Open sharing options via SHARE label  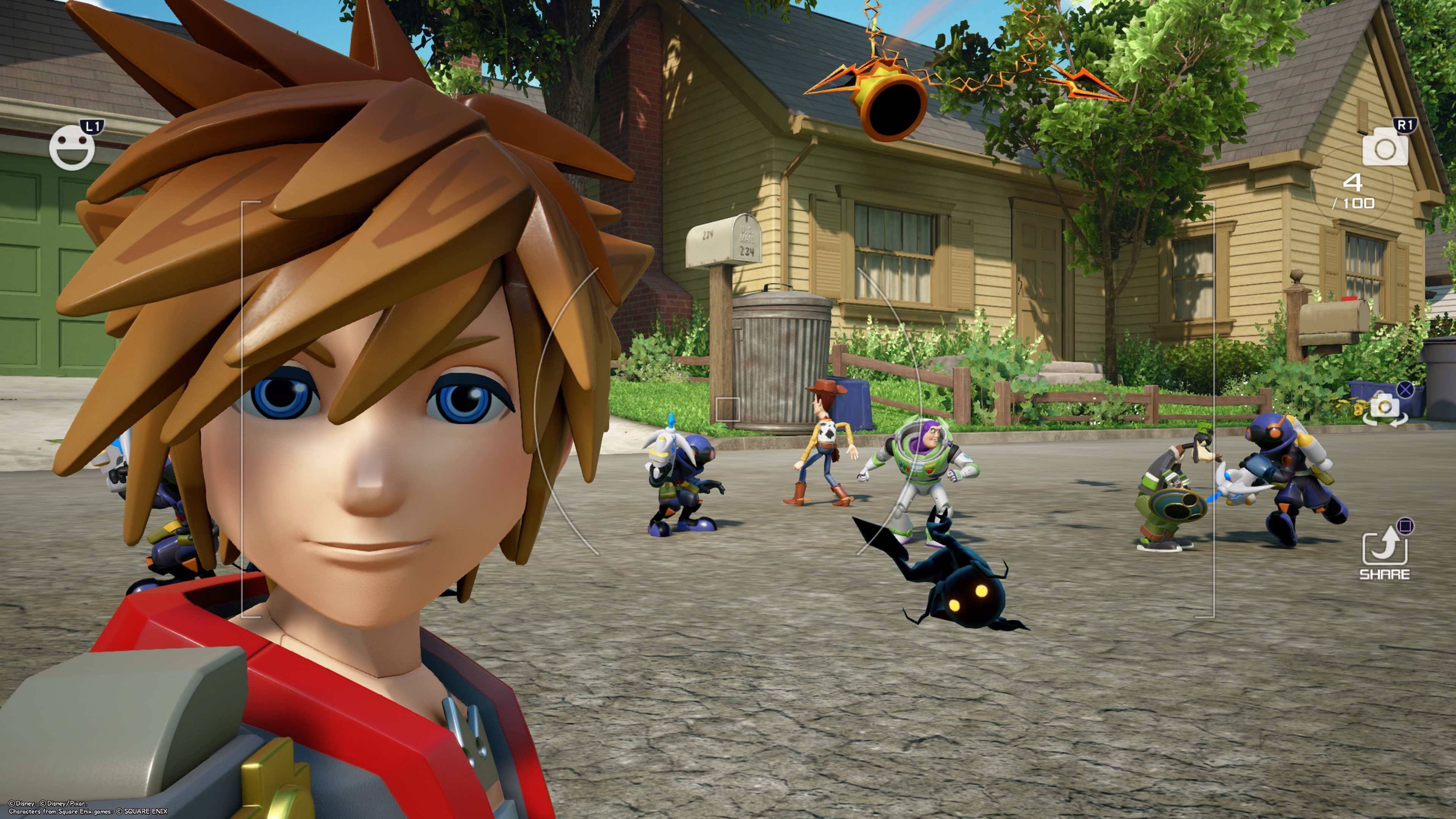tap(1385, 574)
